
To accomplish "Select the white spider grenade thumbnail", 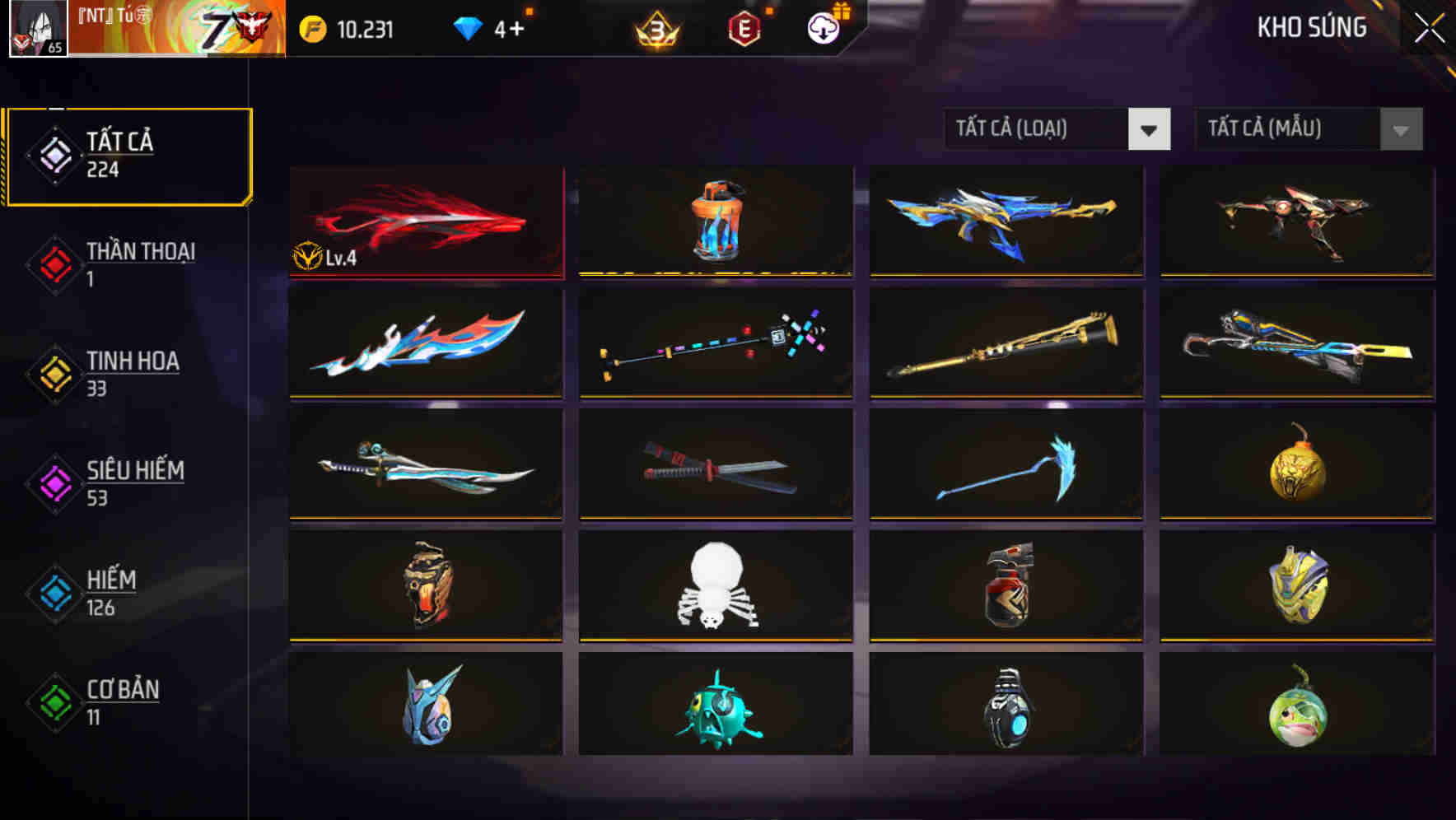I will [x=715, y=588].
